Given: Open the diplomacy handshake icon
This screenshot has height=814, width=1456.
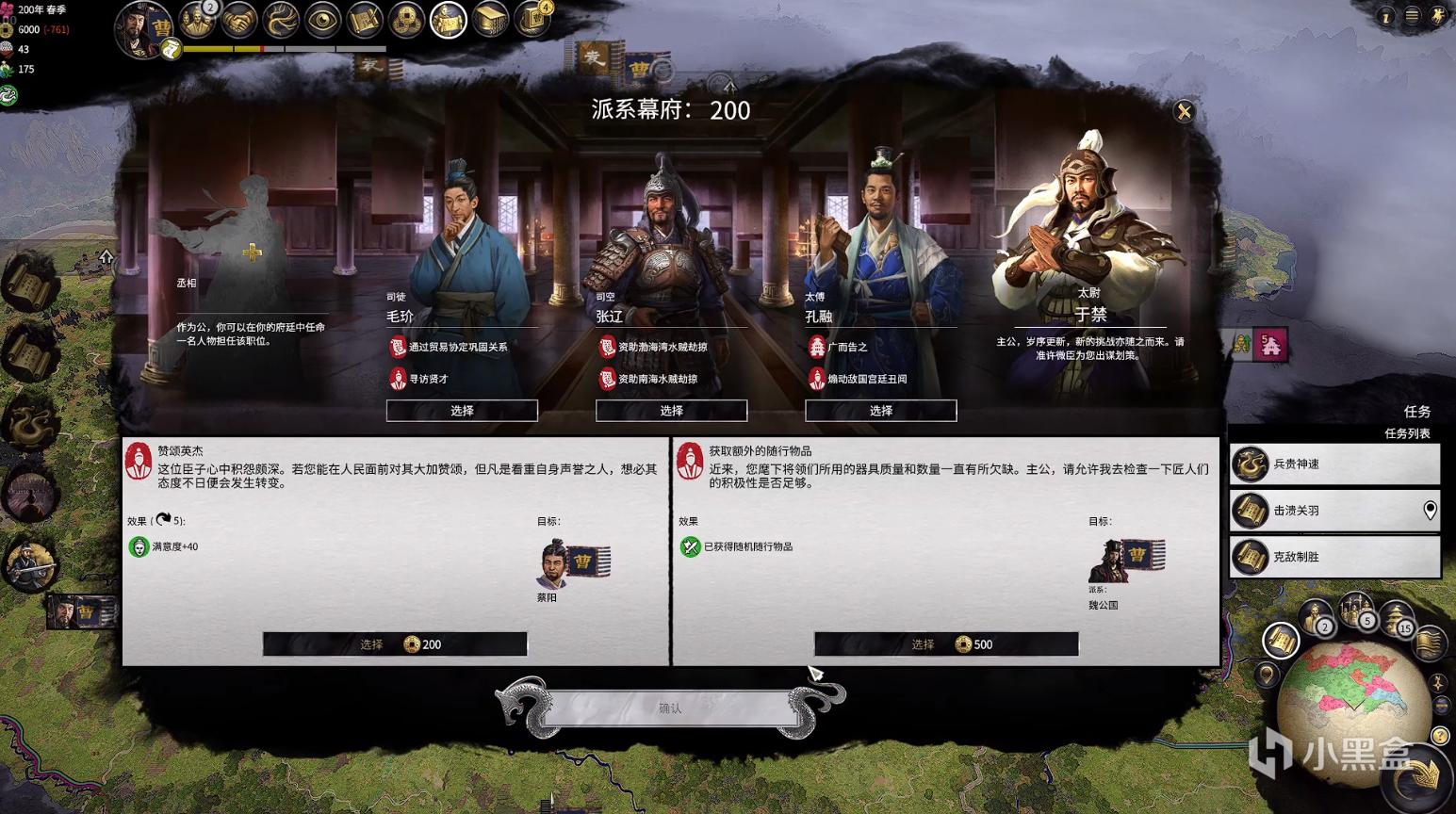Looking at the screenshot, I should 239,20.
